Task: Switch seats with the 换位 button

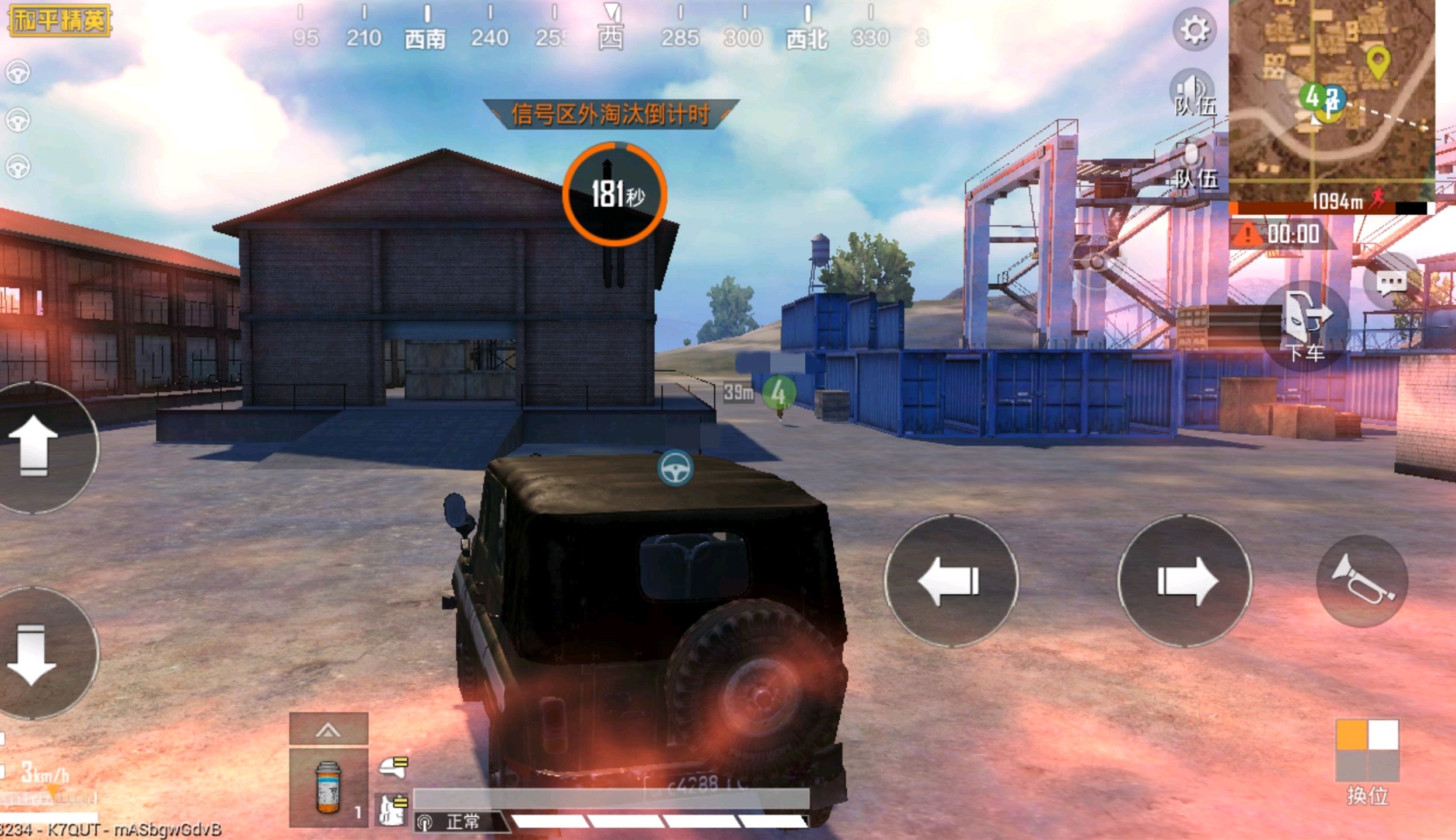Action: [x=1367, y=759]
